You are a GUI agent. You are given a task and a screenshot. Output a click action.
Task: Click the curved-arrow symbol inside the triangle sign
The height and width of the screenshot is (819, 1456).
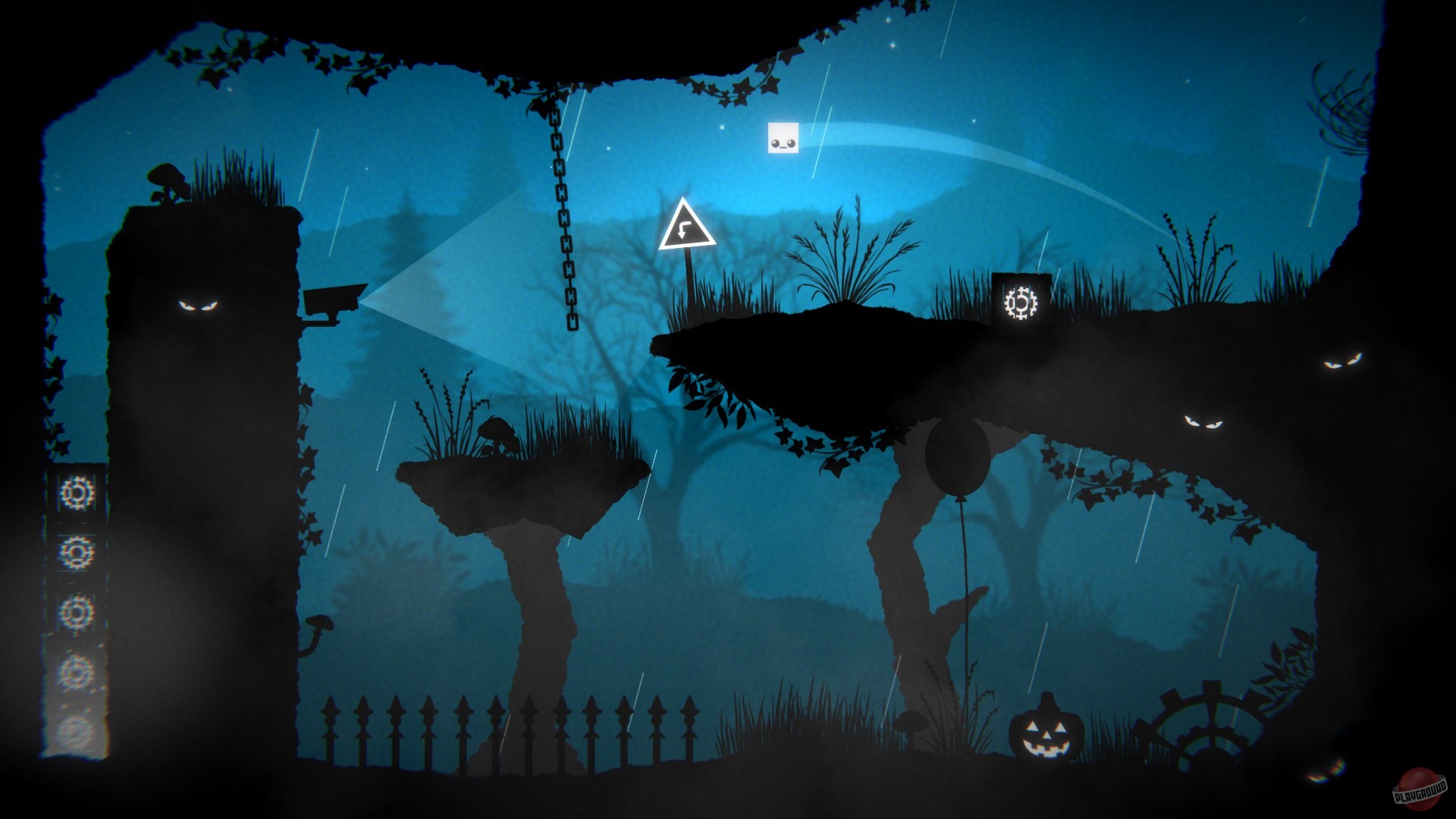pyautogui.click(x=682, y=229)
